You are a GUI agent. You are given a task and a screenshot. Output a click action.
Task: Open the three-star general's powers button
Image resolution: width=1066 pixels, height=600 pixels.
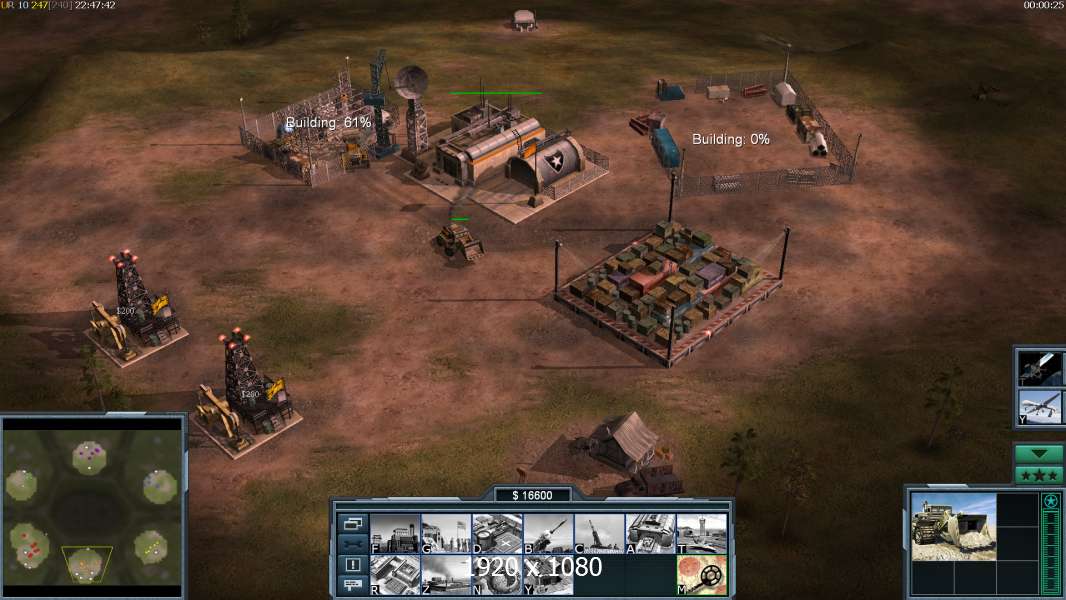click(1038, 475)
